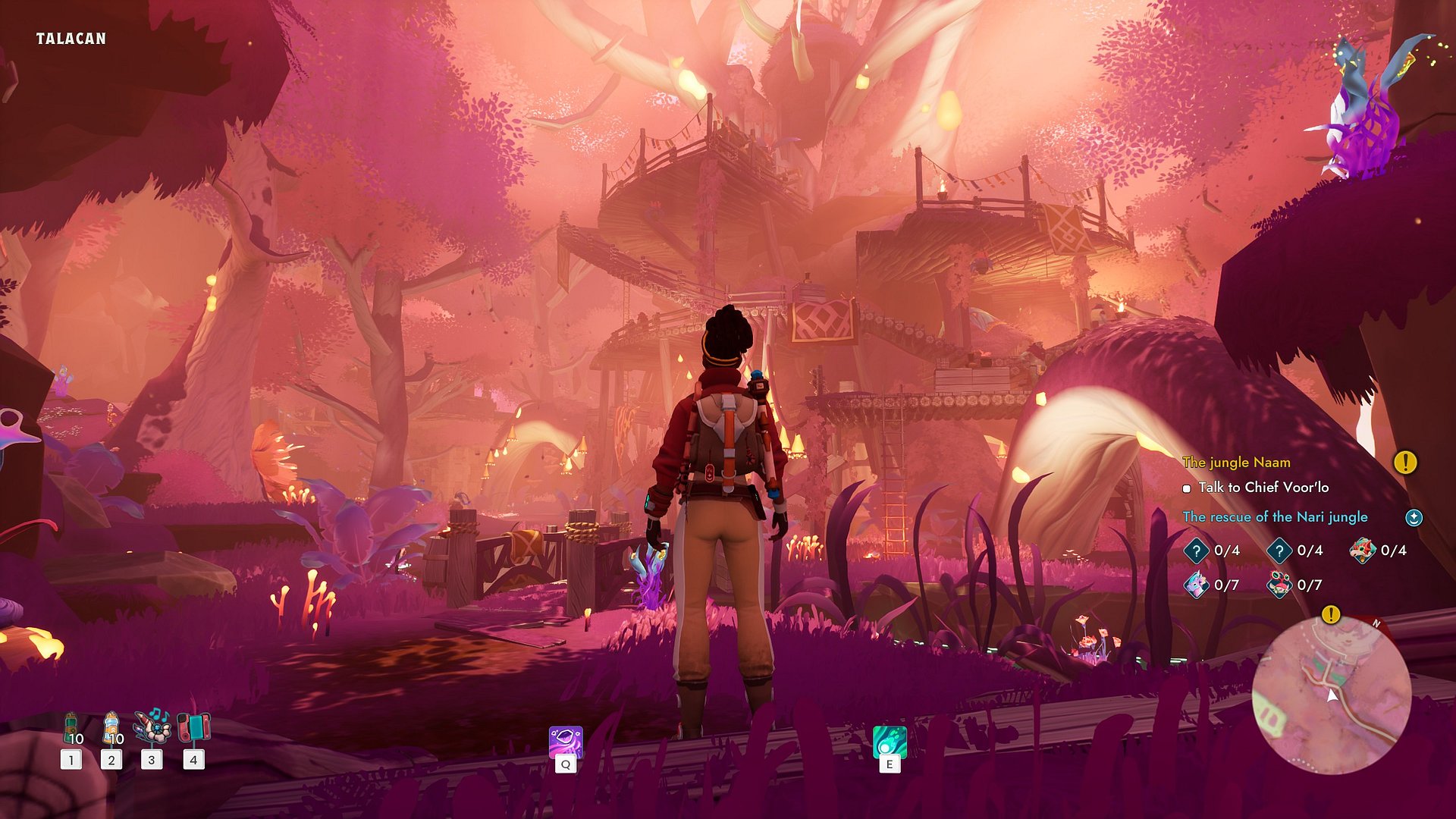This screenshot has height=819, width=1456.
Task: Use the flower music instrument item
Action: 152,726
